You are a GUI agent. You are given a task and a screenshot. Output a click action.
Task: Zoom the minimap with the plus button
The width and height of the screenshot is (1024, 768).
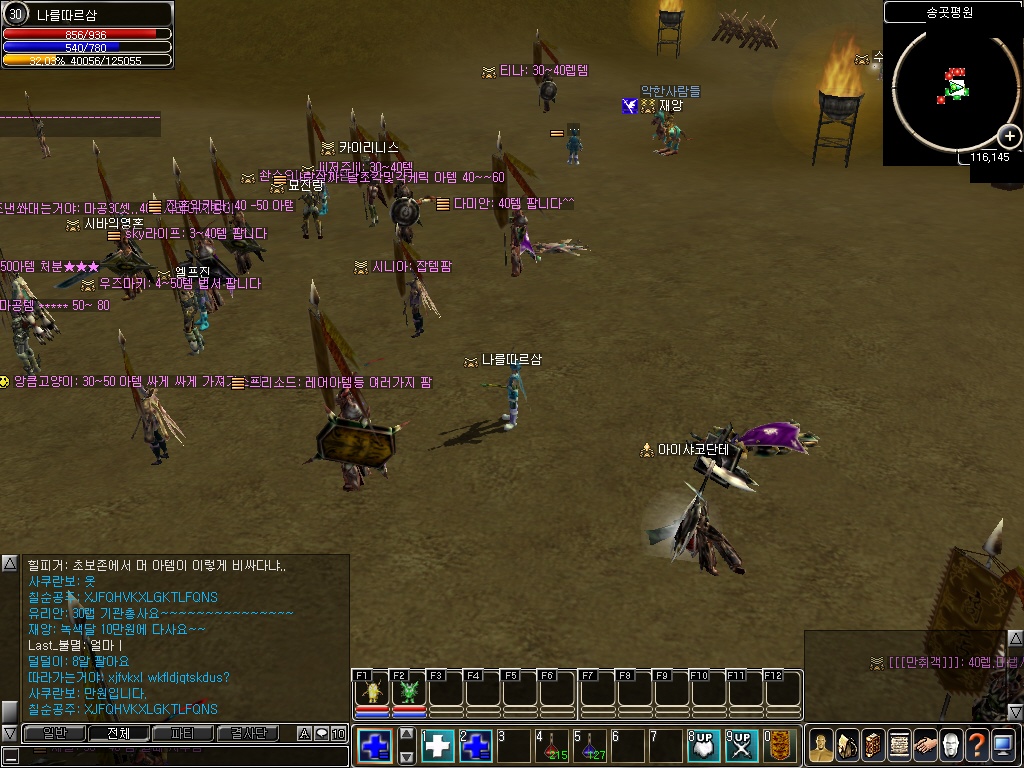tap(1011, 136)
